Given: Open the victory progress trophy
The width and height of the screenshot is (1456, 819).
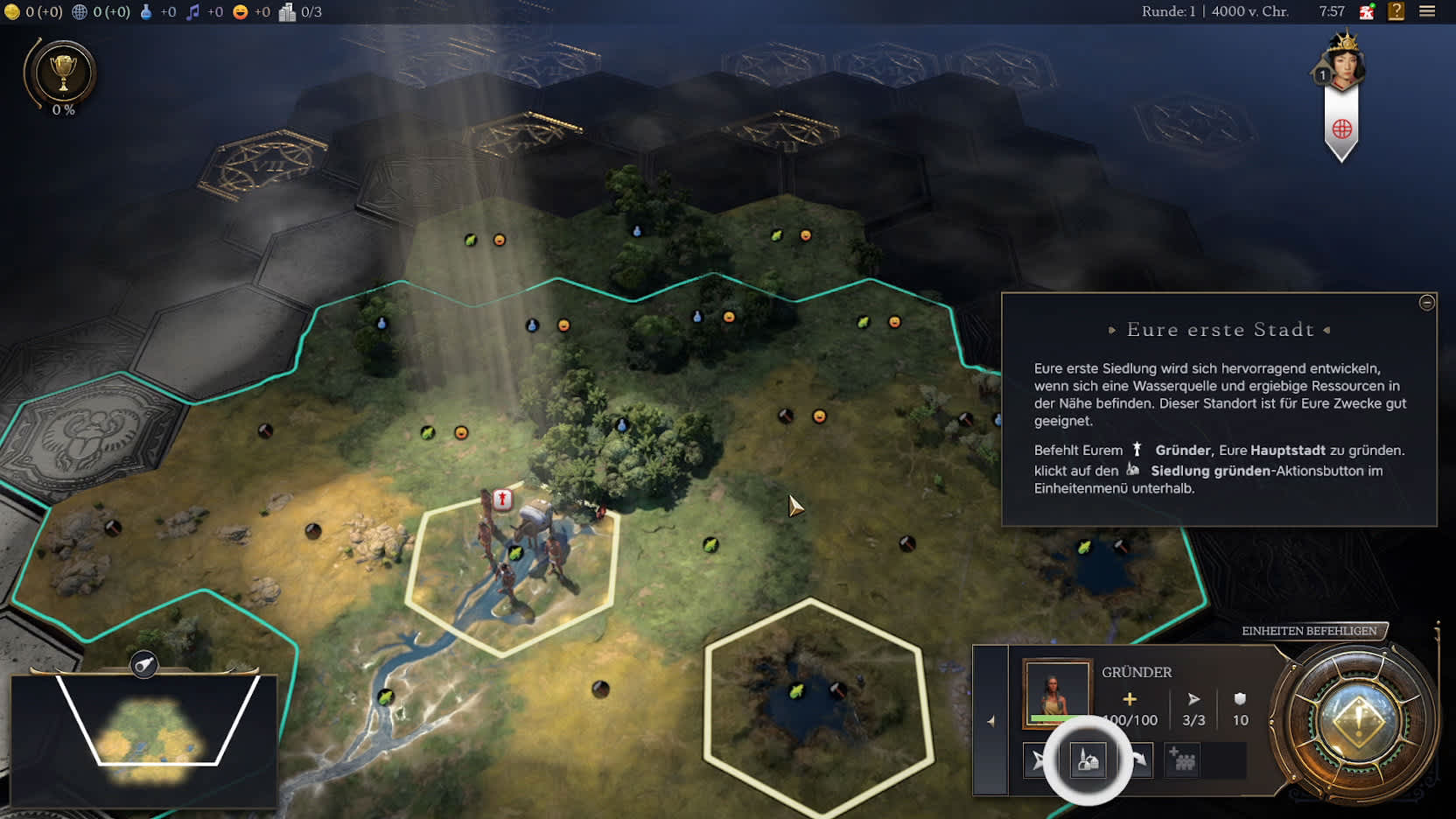Looking at the screenshot, I should point(63,73).
